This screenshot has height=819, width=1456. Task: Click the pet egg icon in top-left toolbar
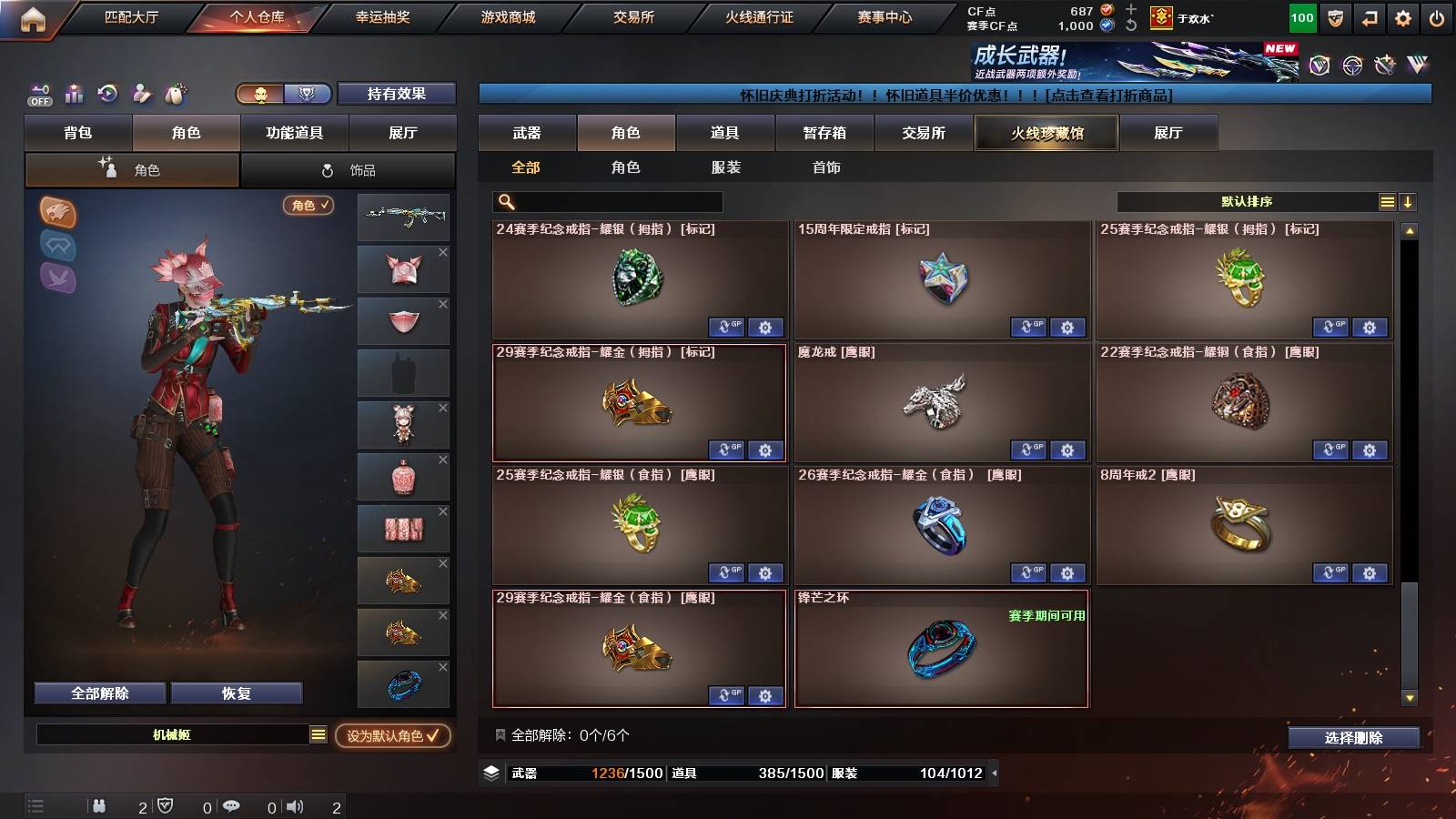point(175,94)
